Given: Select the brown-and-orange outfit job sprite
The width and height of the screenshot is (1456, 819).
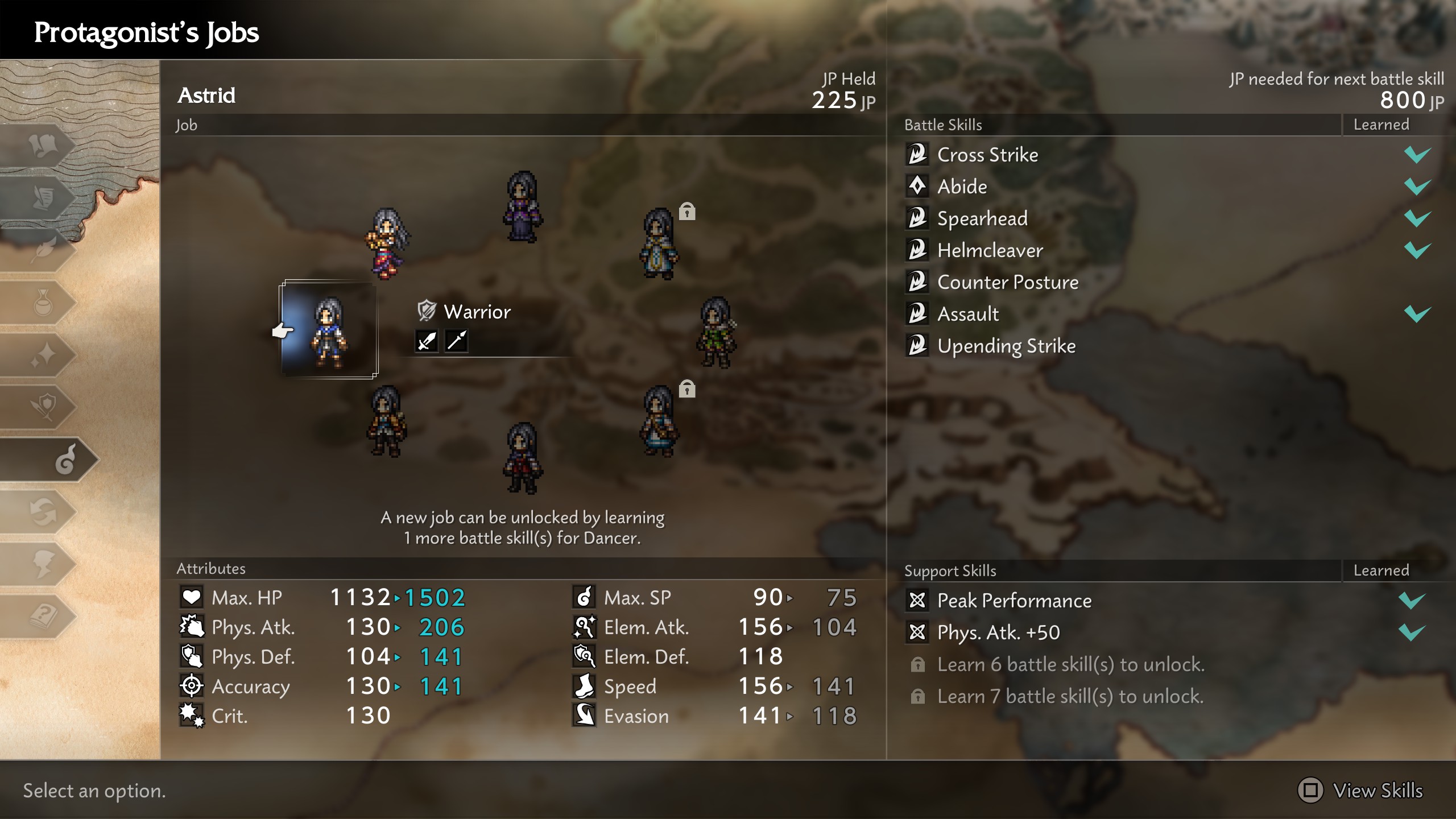Looking at the screenshot, I should 387,421.
